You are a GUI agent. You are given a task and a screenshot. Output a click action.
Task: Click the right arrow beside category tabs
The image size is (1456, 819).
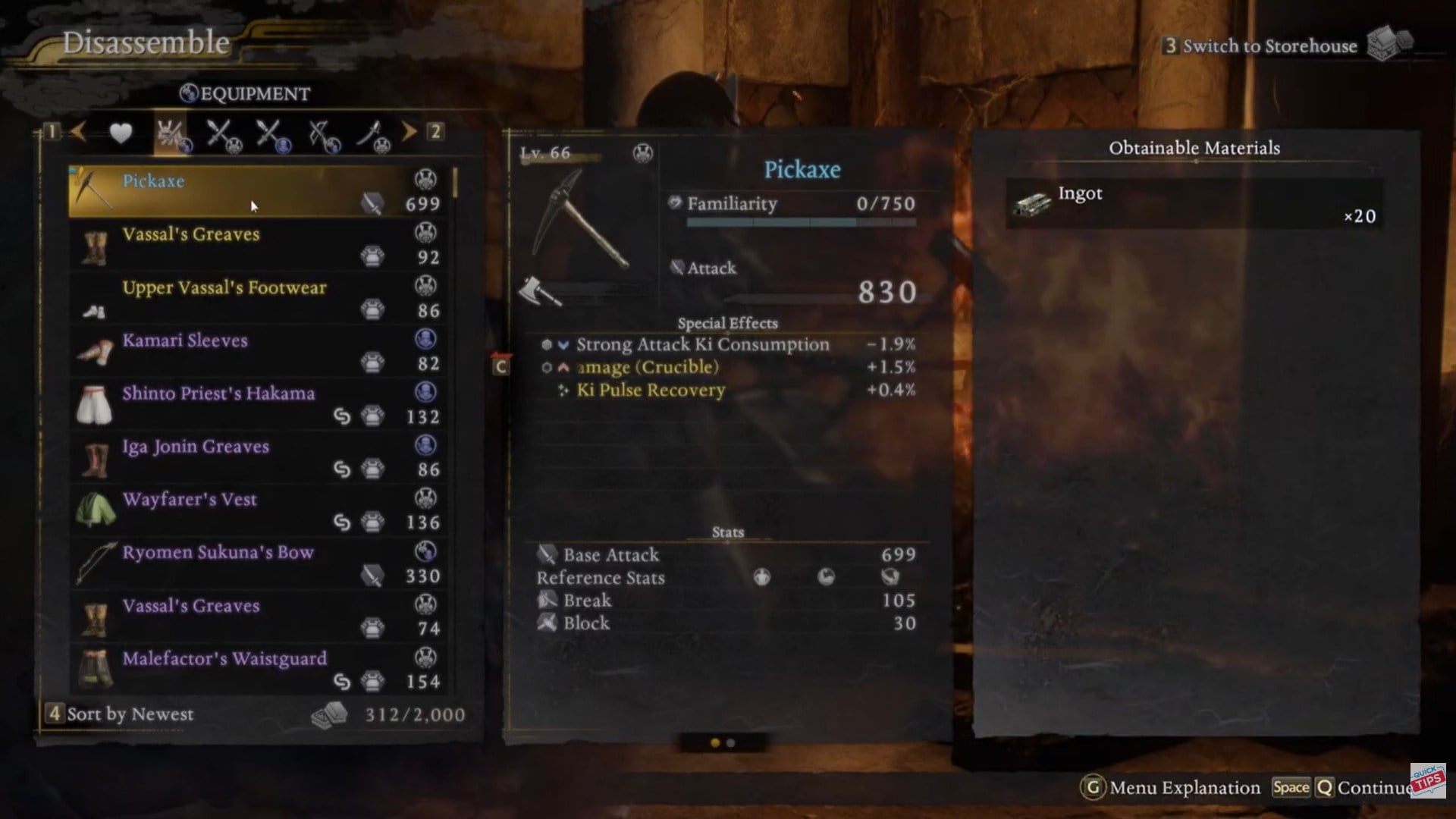(x=409, y=132)
